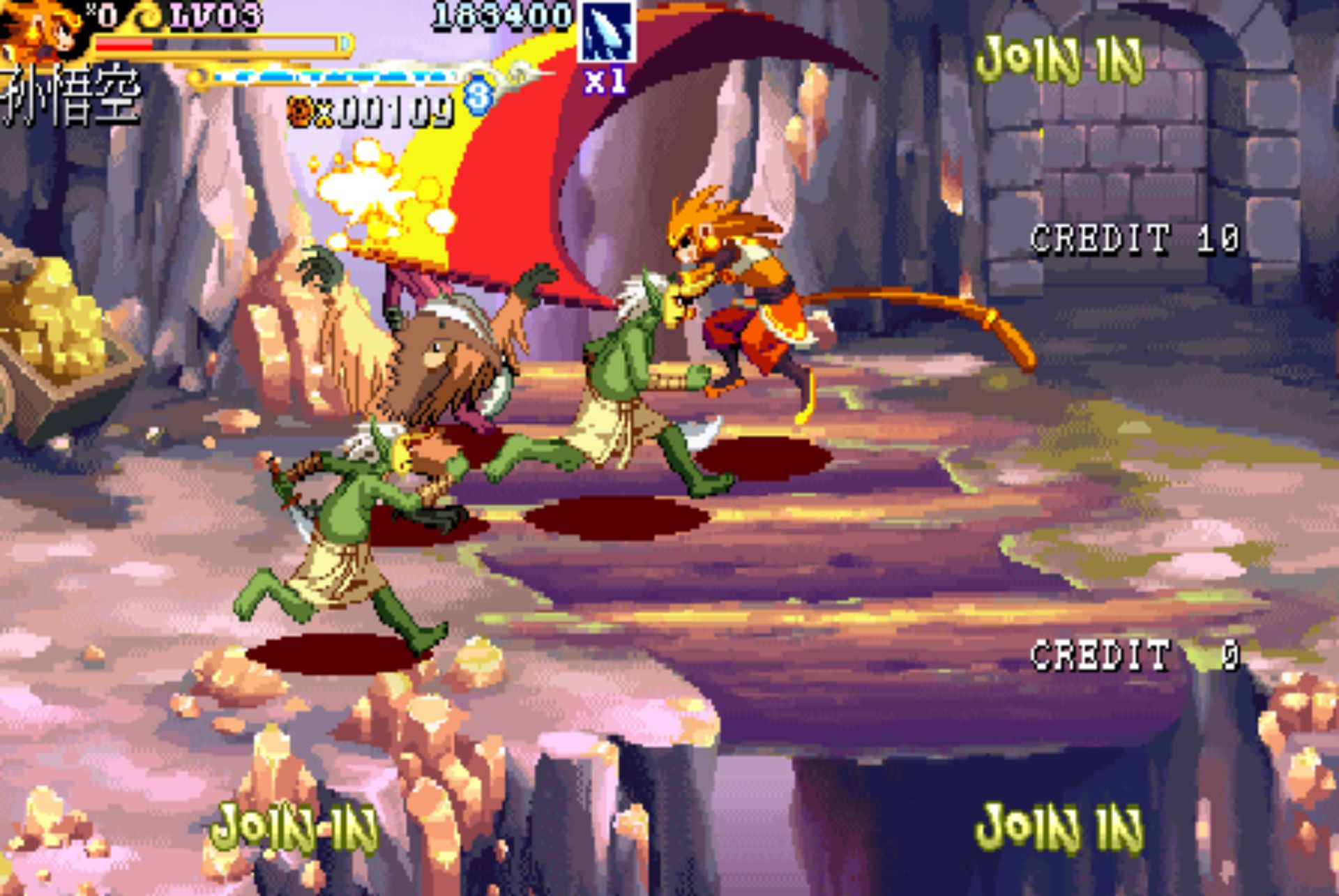
Task: Select the blue item slot icon
Action: point(606,31)
